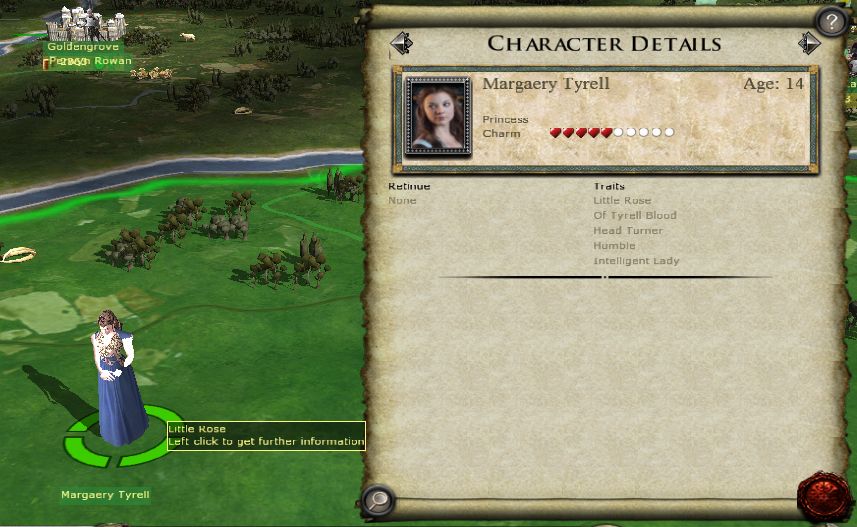This screenshot has height=527, width=857.
Task: Open the help question mark button
Action: pos(831,21)
